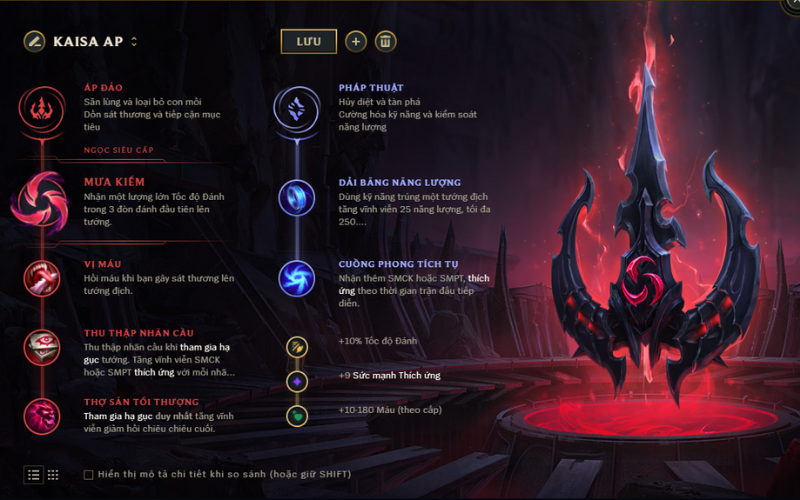Select the Vị Máu rune icon

[x=42, y=277]
